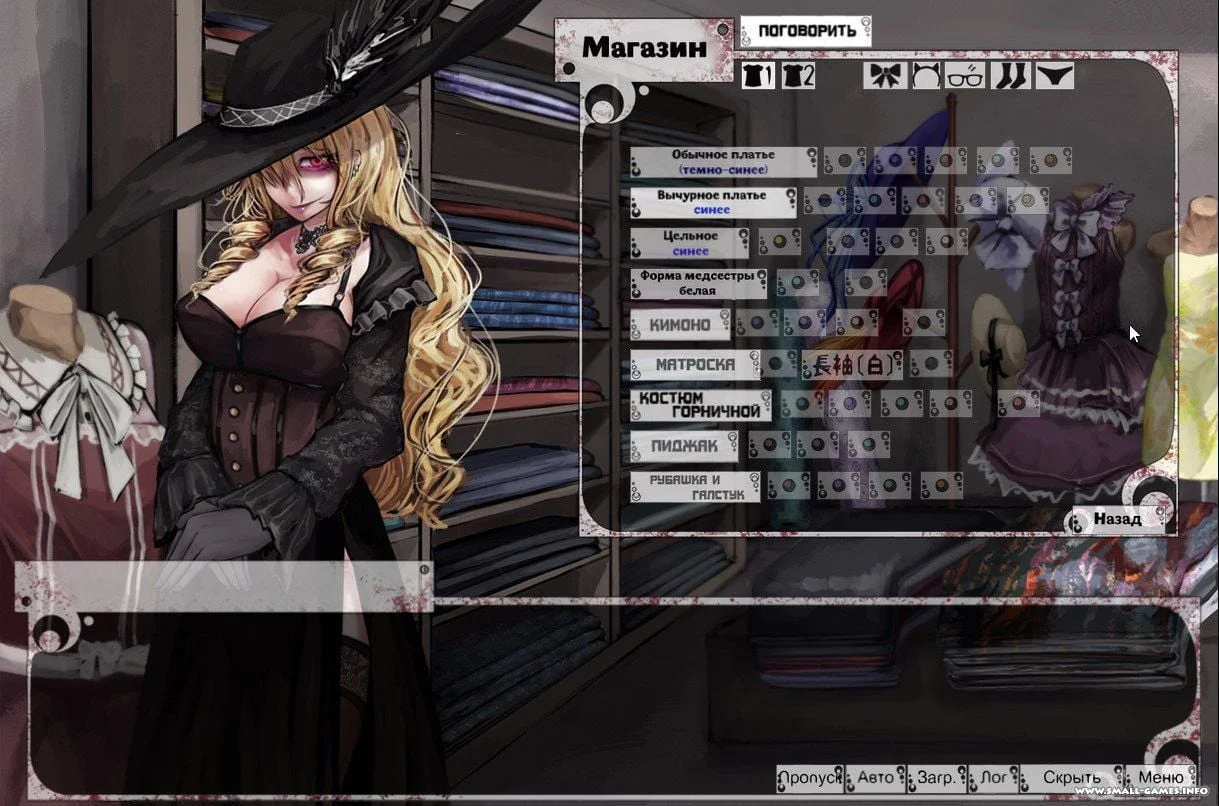
Task: Pick the Пиджак jacket entry
Action: pos(684,446)
